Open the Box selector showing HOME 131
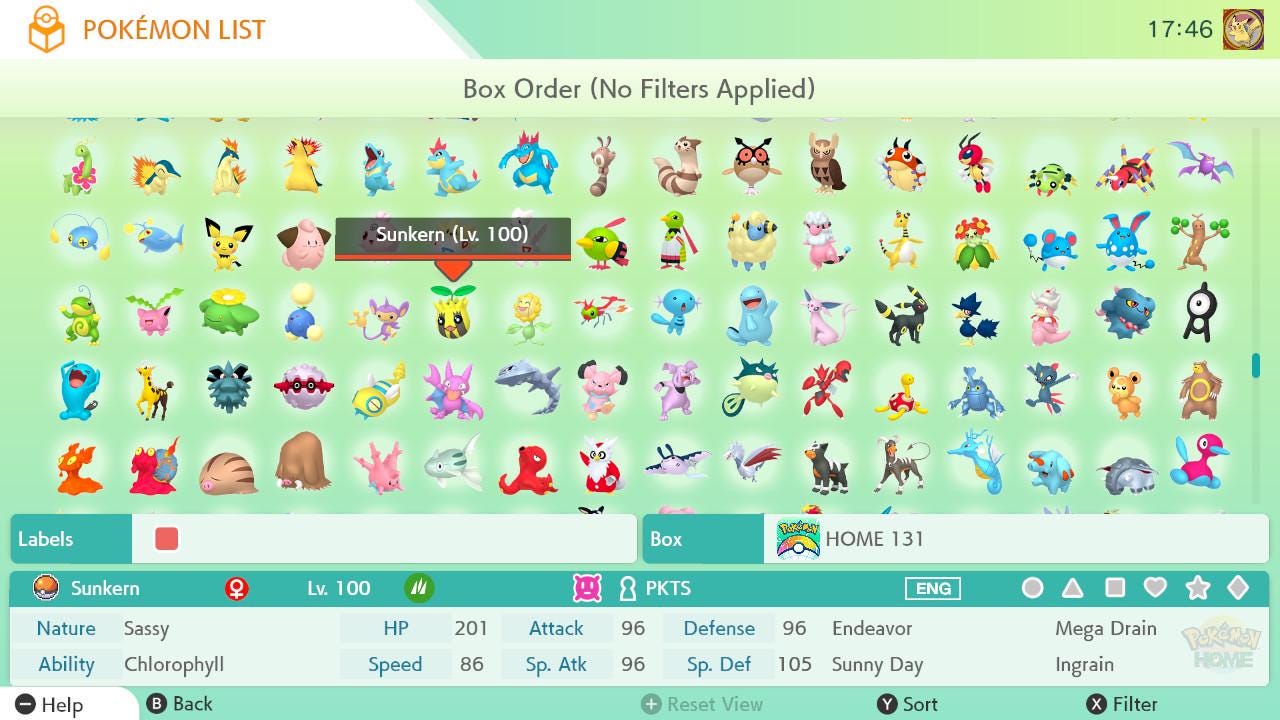Screen dimensions: 1280x720 tap(703, 539)
